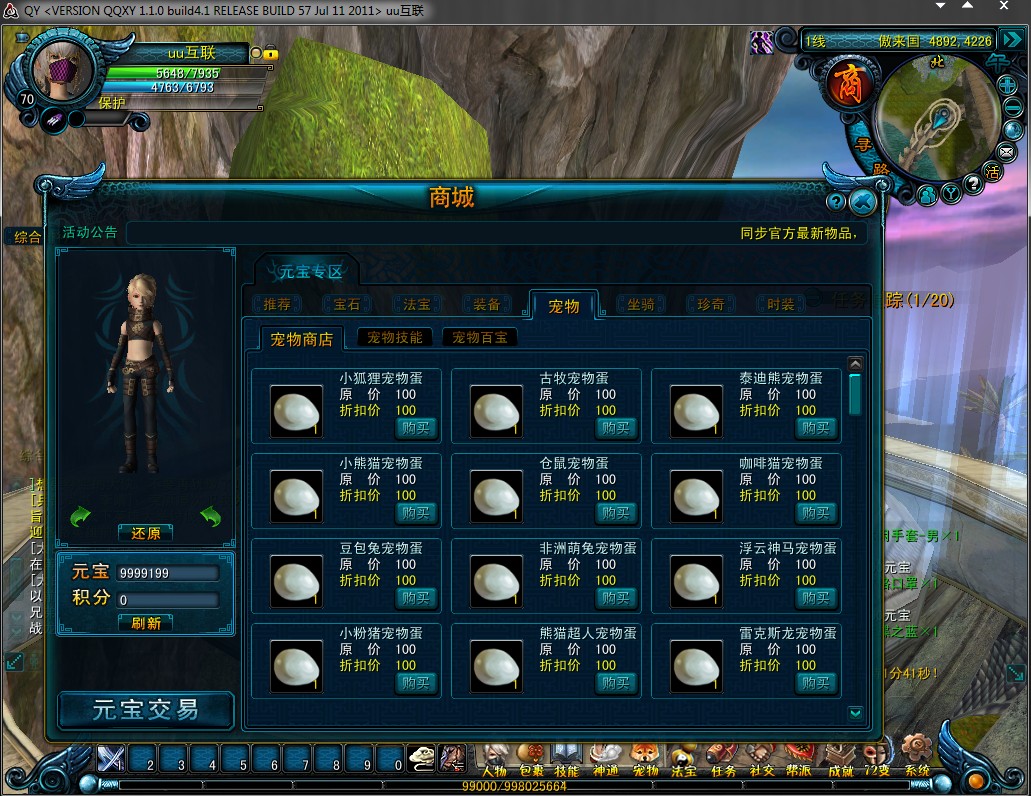1031x796 pixels.
Task: Open the 元宝交易 trading button
Action: (x=146, y=710)
